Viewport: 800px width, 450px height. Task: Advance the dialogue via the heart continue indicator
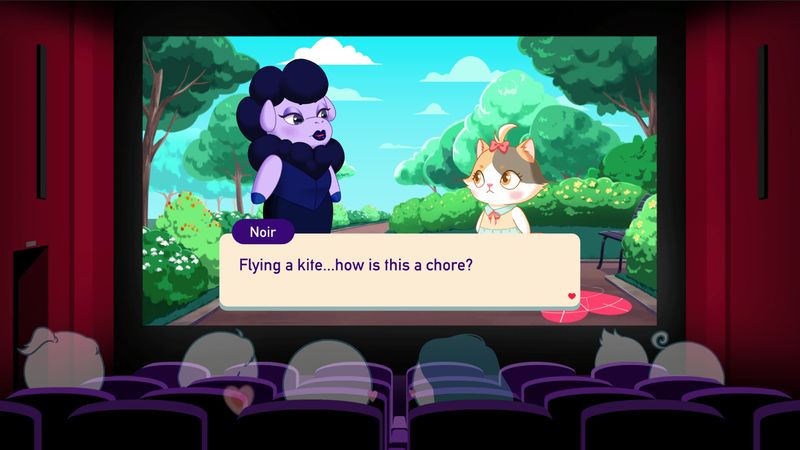click(x=571, y=296)
